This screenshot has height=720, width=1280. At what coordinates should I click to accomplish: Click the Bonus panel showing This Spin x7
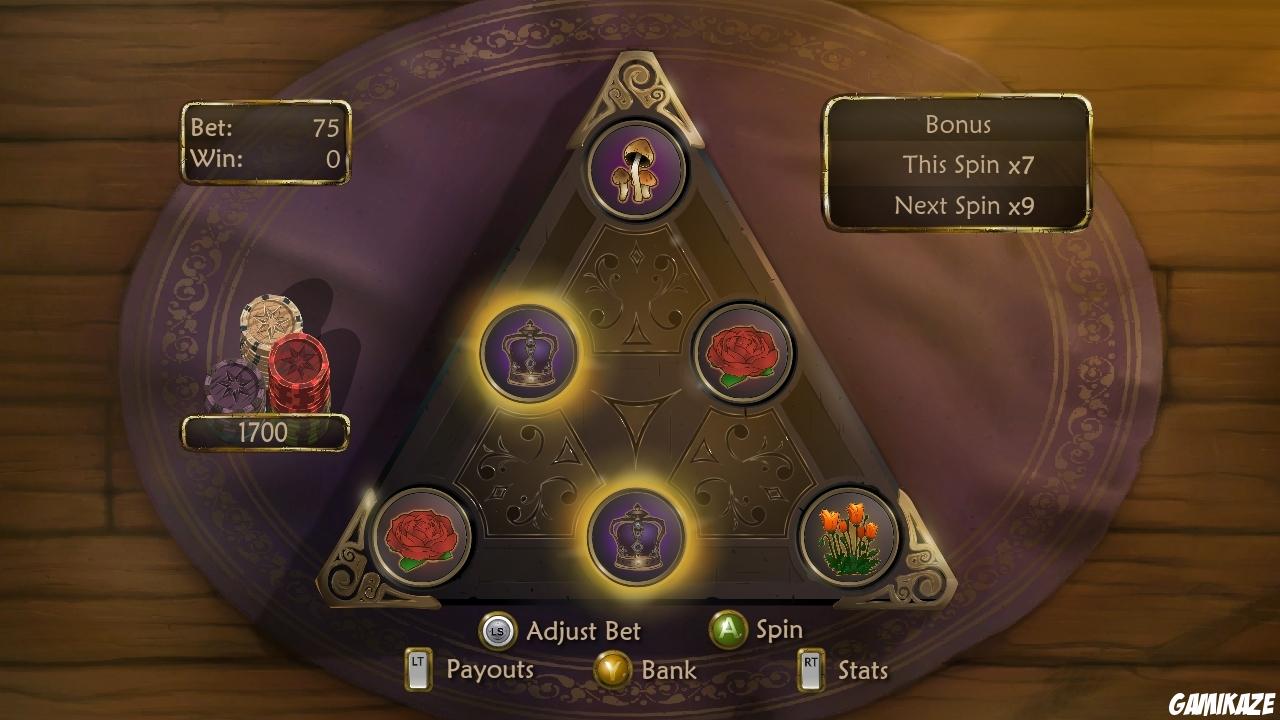pyautogui.click(x=957, y=165)
